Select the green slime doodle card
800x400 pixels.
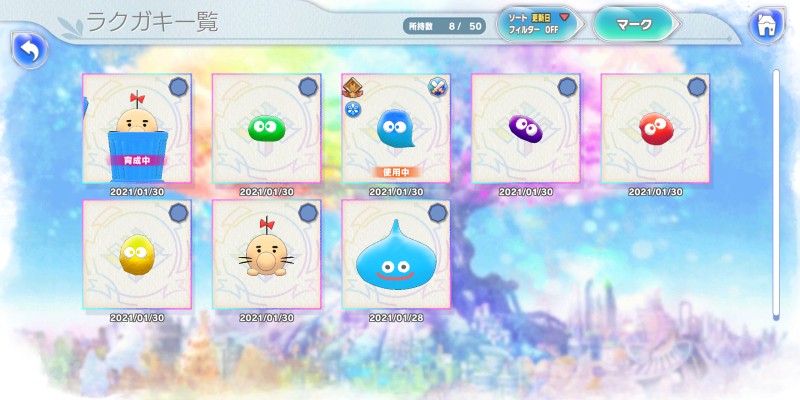pos(266,128)
